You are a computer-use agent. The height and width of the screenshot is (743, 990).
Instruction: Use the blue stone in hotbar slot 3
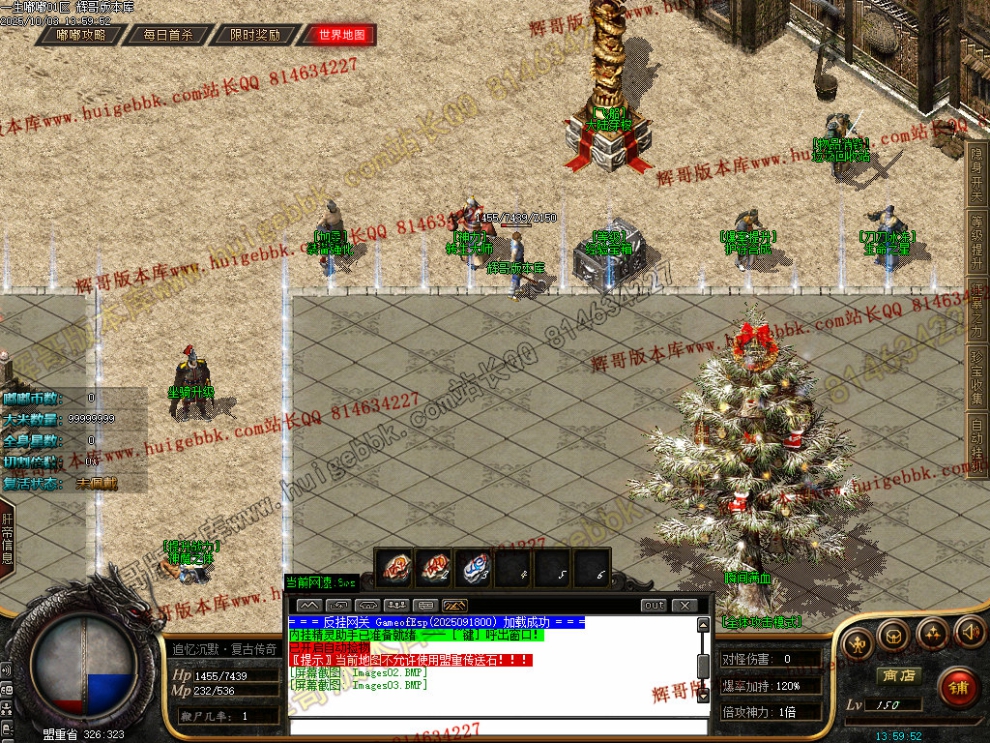pyautogui.click(x=473, y=567)
